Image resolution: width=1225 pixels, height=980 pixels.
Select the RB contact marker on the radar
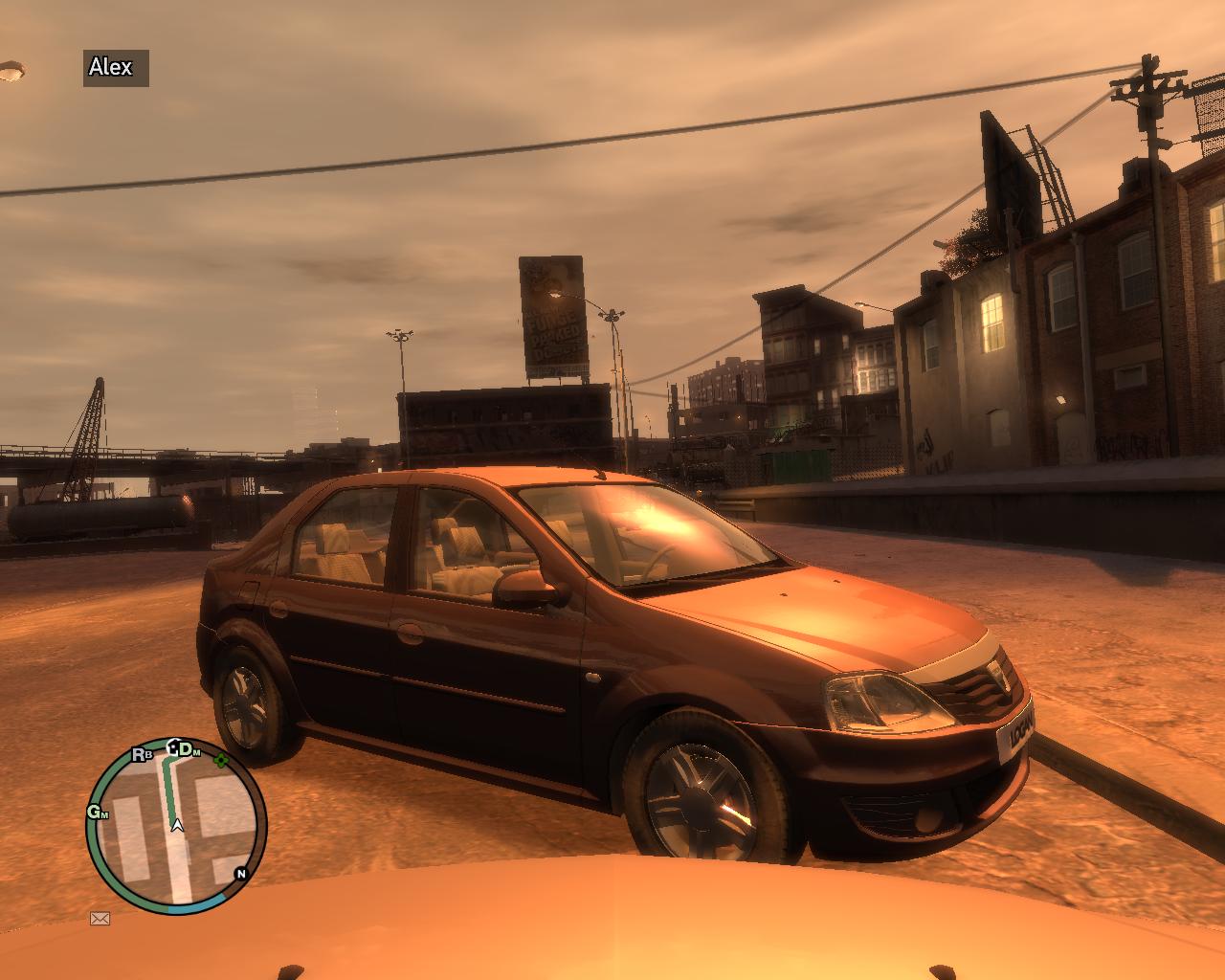point(143,754)
